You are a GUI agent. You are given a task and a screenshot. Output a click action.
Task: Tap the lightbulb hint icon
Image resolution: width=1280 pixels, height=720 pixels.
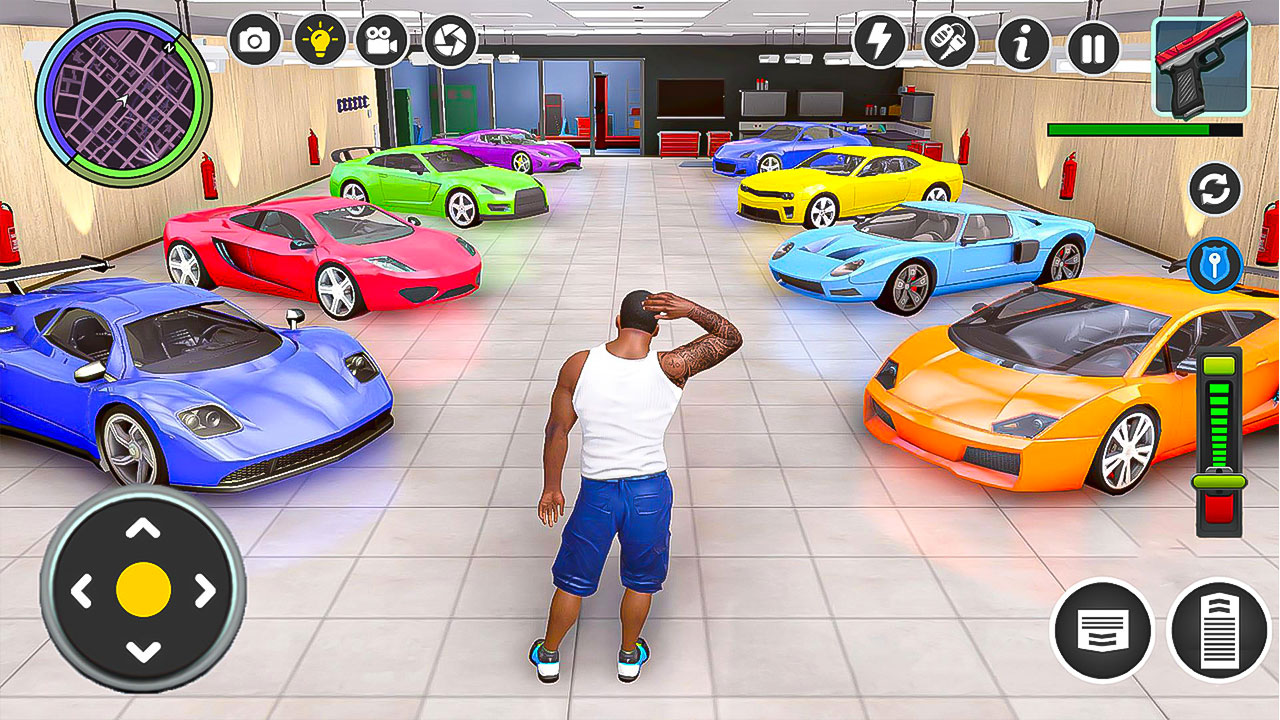pos(318,41)
